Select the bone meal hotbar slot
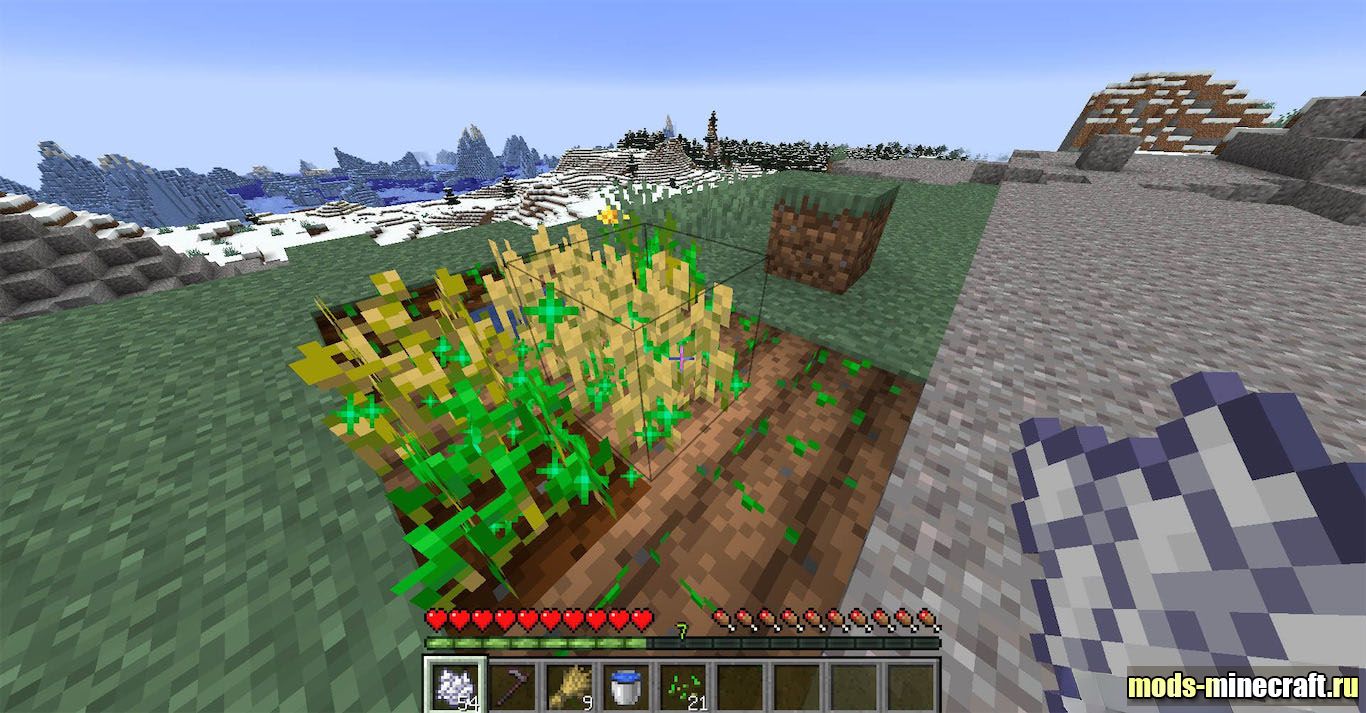Image resolution: width=1366 pixels, height=713 pixels. pos(455,686)
